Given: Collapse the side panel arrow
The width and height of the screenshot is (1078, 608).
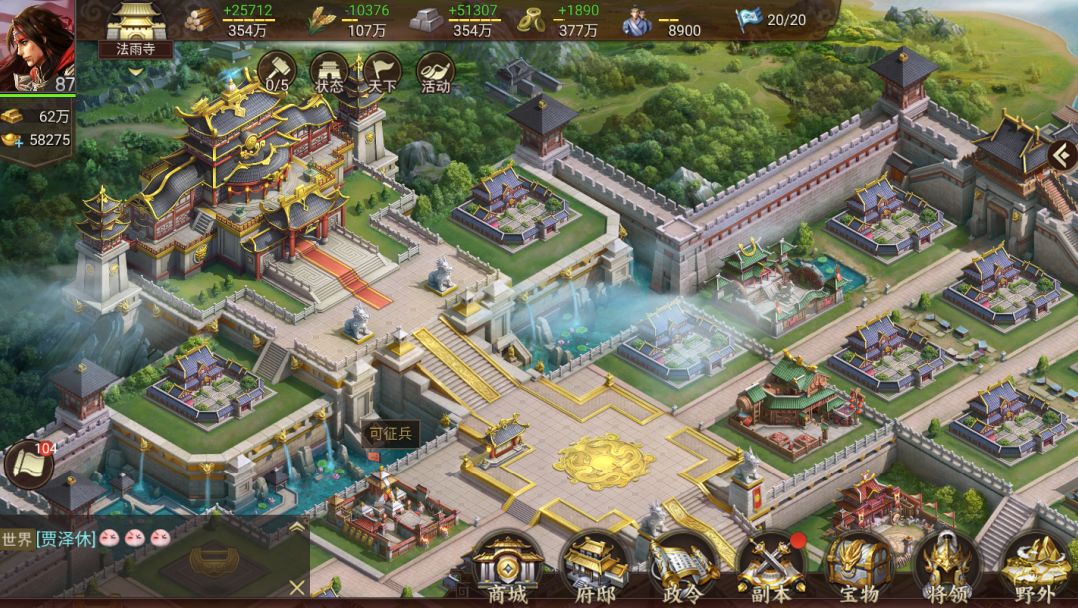Looking at the screenshot, I should (x=1063, y=155).
